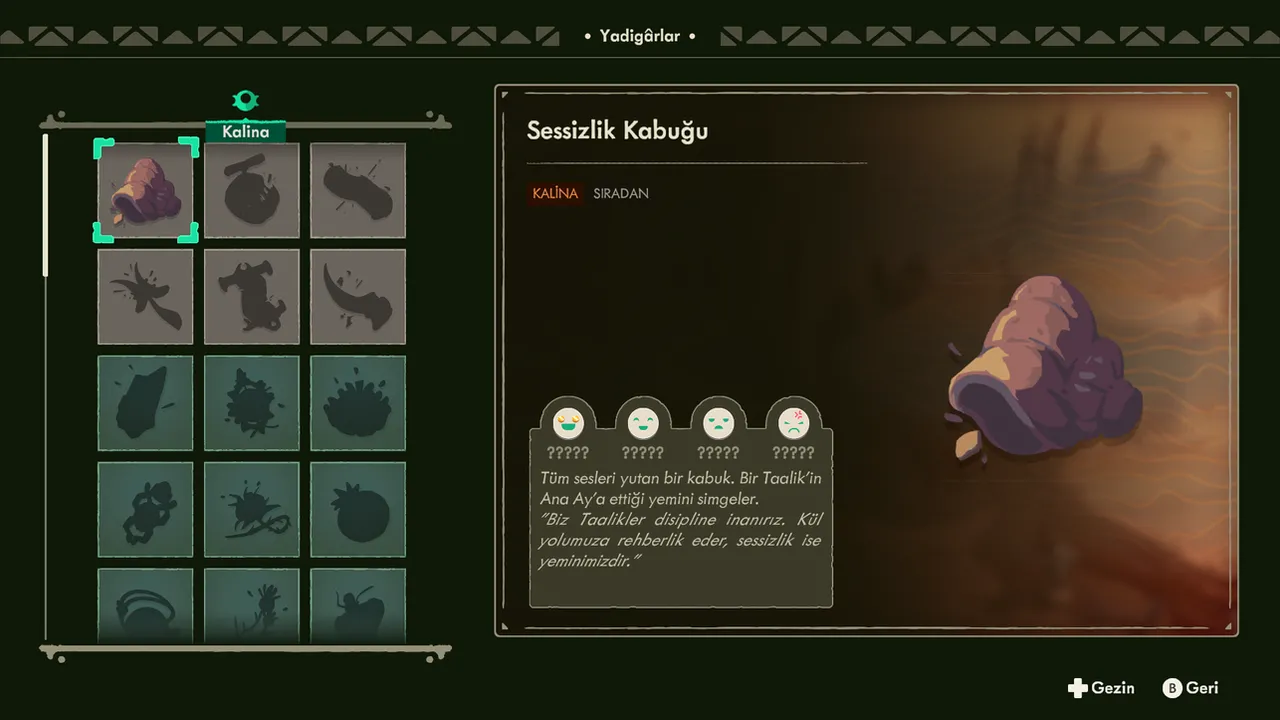Select the curved horn silhouette relic
The image size is (1280, 720).
pyautogui.click(x=357, y=296)
